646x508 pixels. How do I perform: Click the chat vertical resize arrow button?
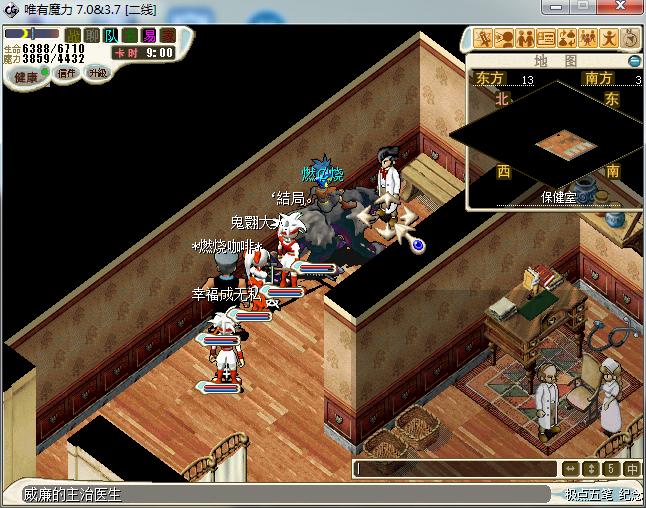point(591,468)
